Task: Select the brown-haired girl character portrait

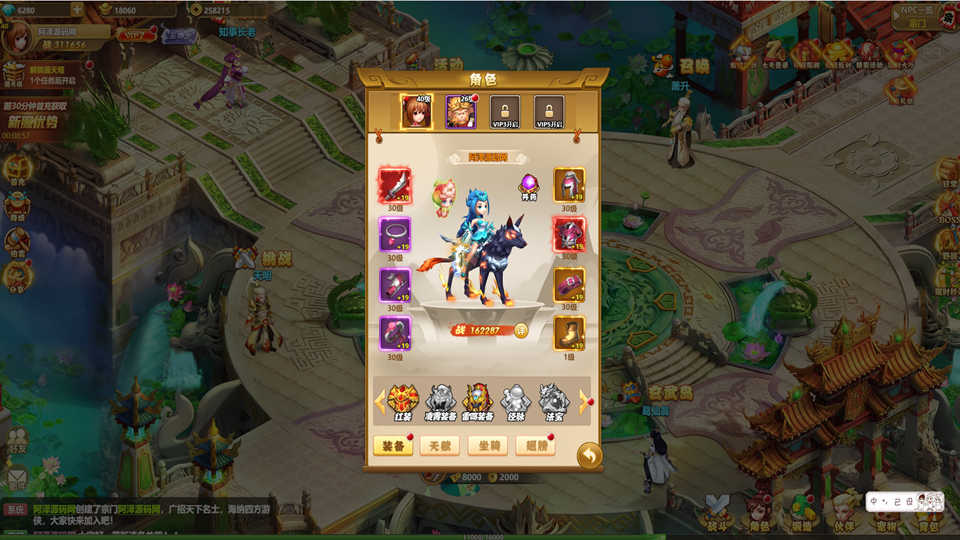Action: [416, 112]
